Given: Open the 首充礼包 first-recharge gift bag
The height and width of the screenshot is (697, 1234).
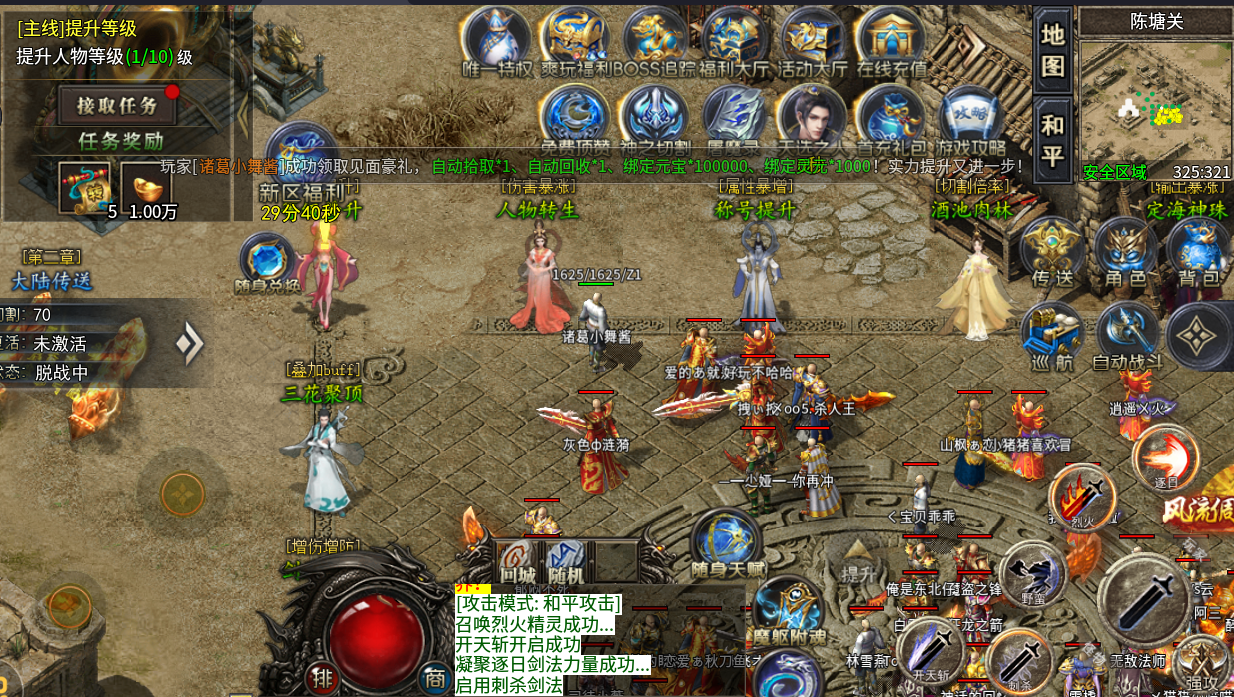Looking at the screenshot, I should coord(889,115).
